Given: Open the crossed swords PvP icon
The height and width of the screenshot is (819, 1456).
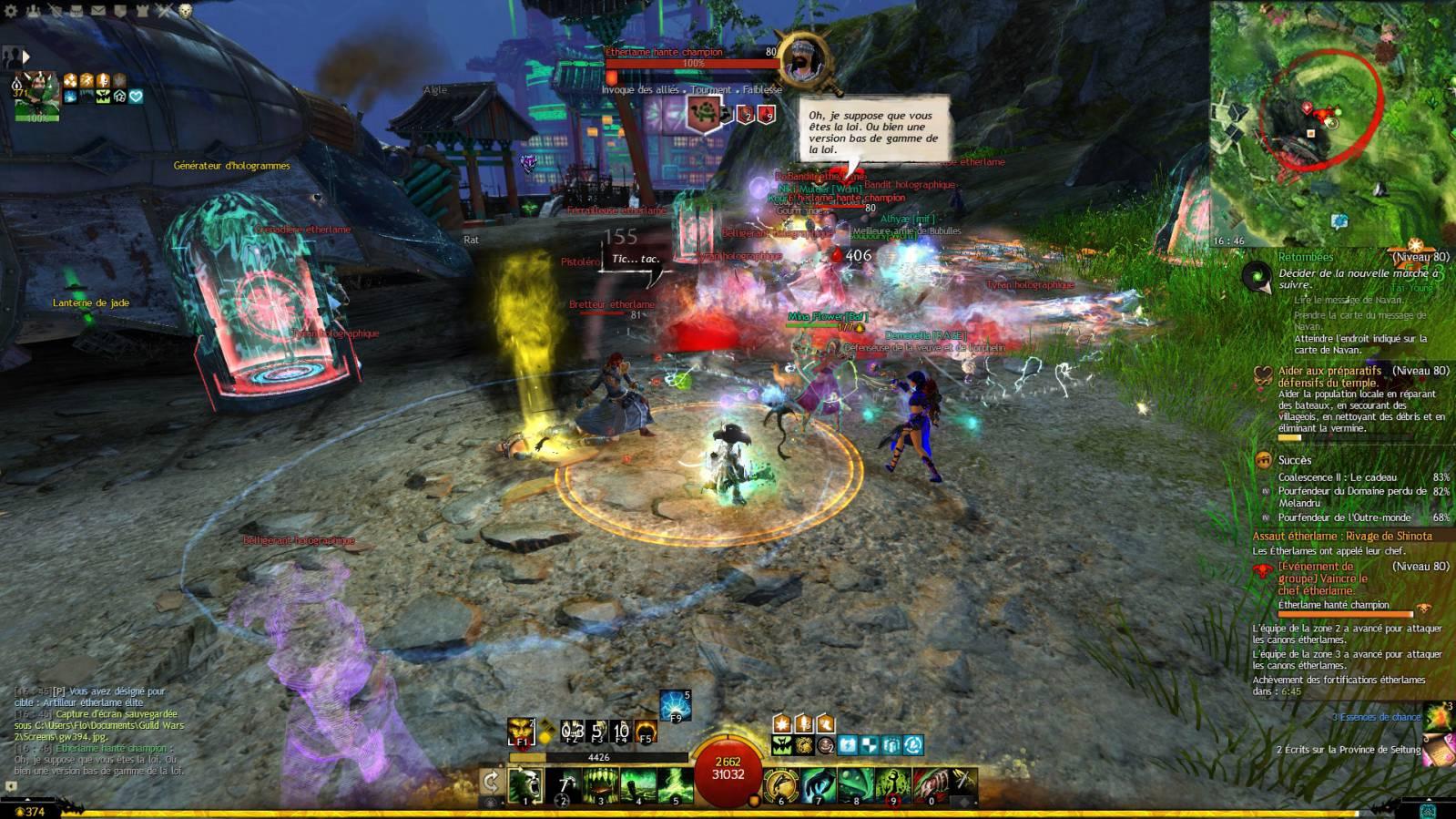Looking at the screenshot, I should point(164,11).
